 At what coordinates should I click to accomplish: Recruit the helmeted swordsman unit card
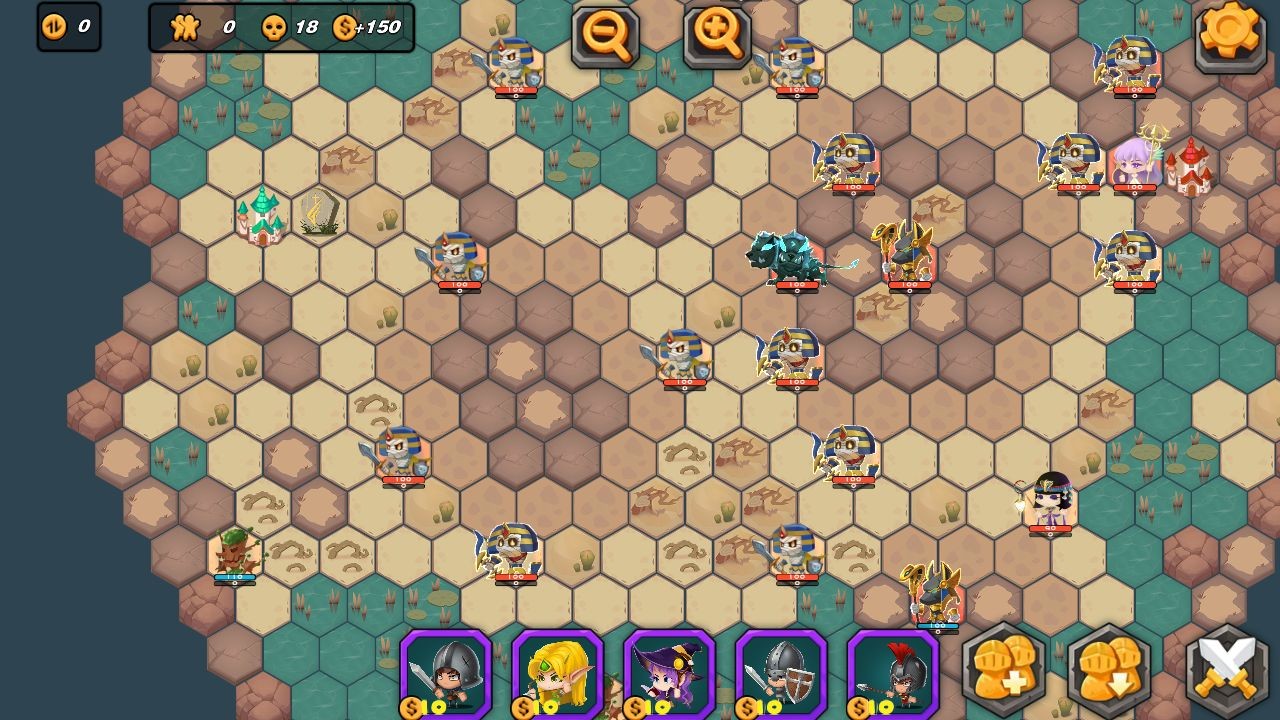446,672
